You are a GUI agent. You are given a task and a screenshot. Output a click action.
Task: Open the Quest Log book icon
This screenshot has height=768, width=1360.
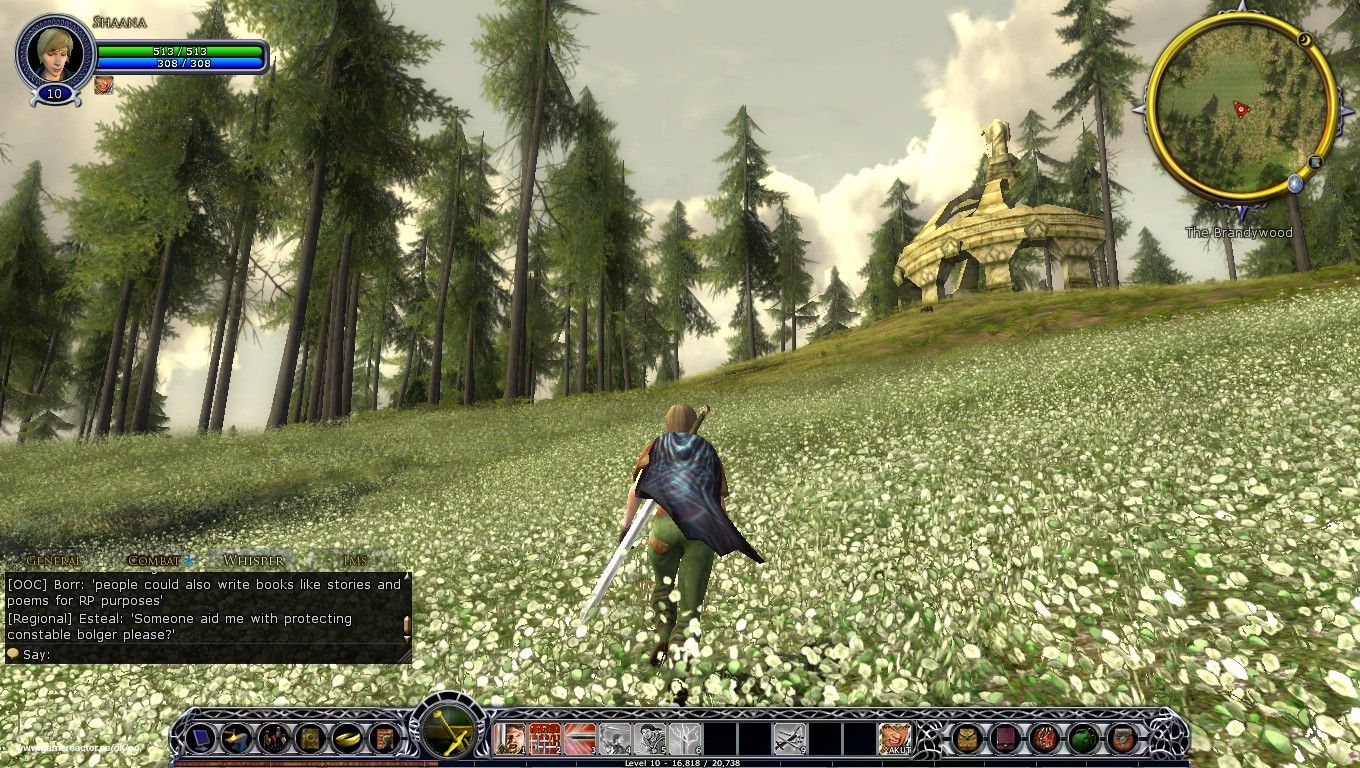tap(308, 738)
